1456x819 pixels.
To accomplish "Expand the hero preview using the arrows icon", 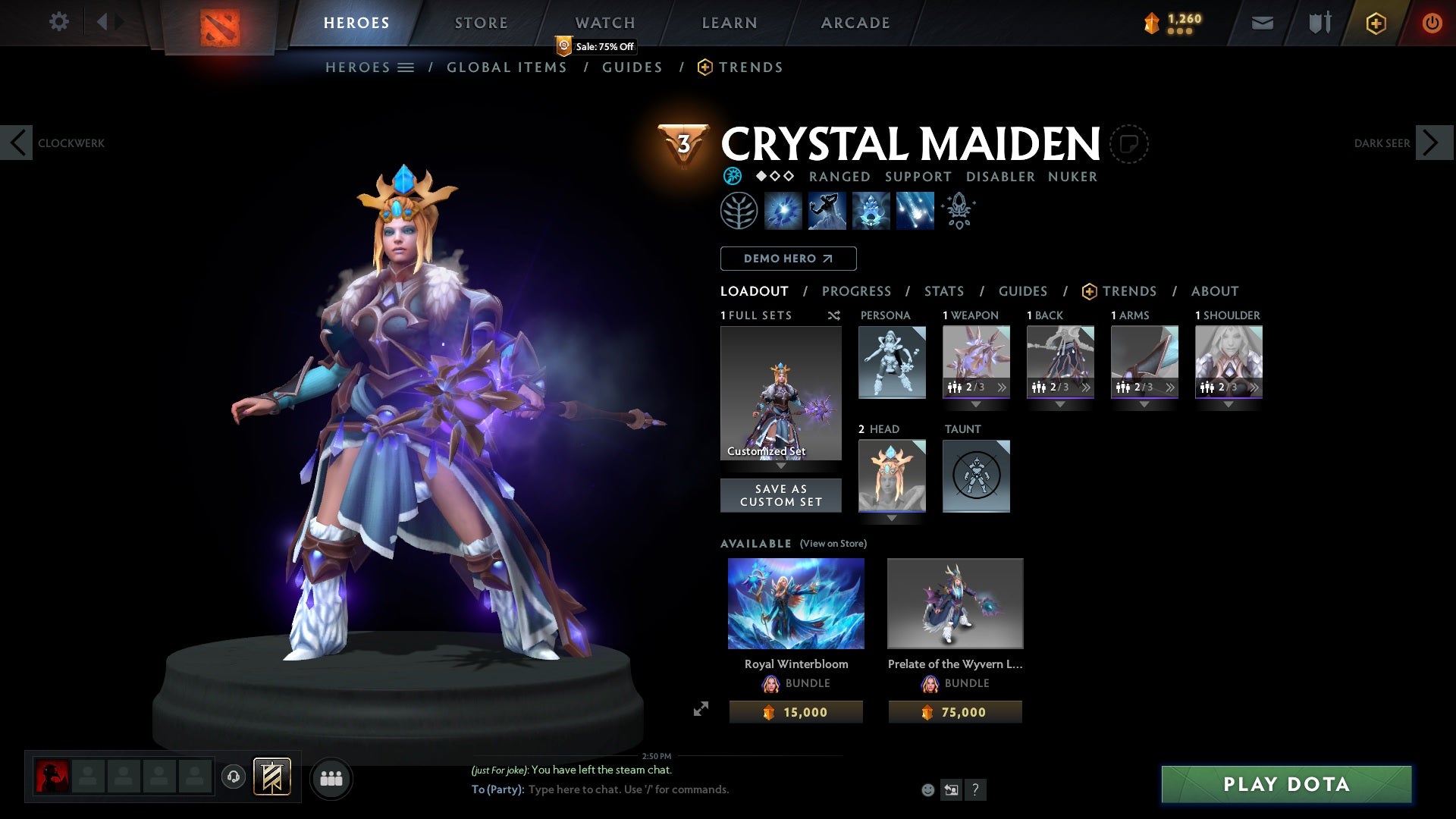I will tap(701, 708).
